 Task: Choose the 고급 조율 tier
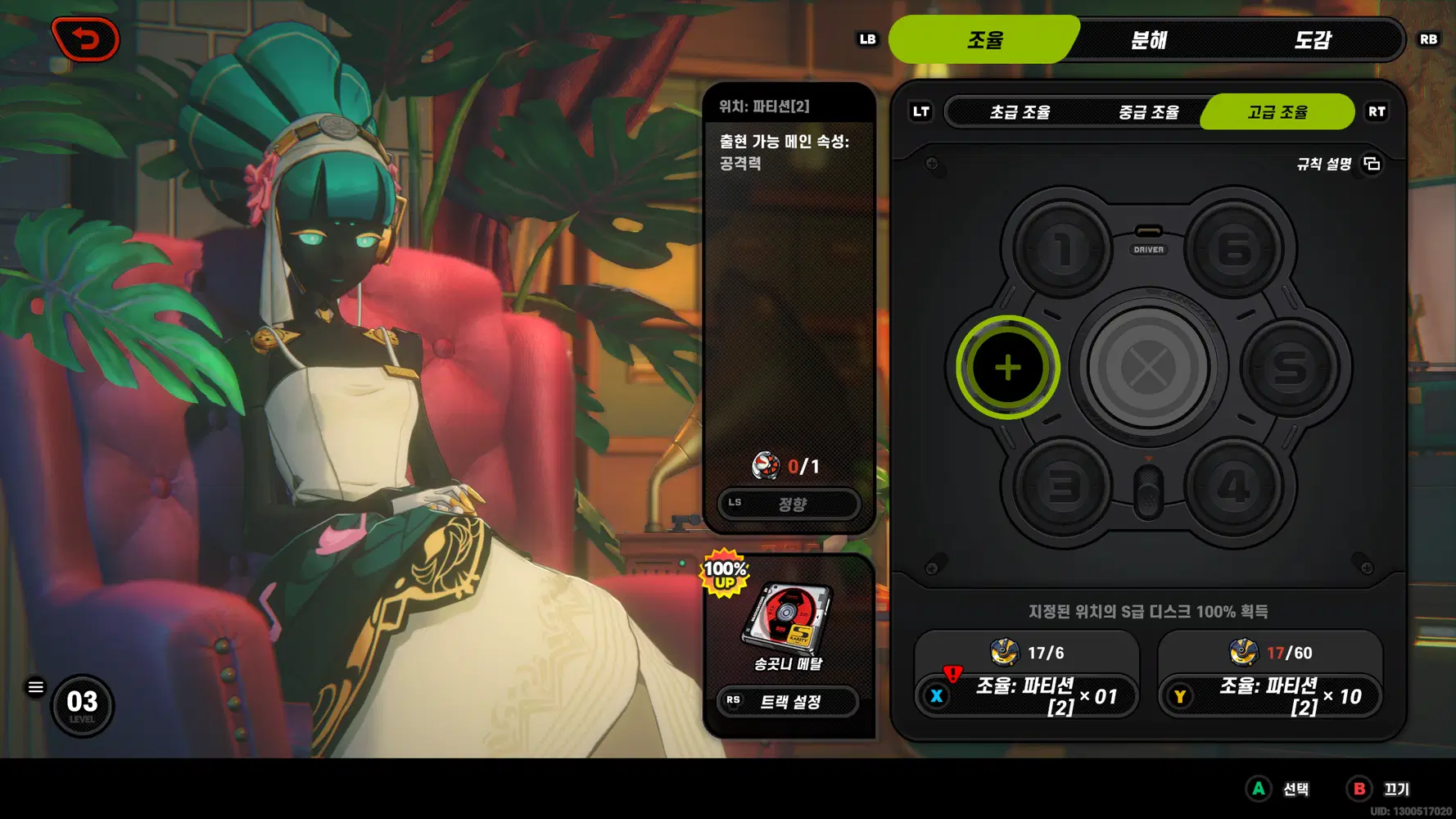tap(1277, 112)
